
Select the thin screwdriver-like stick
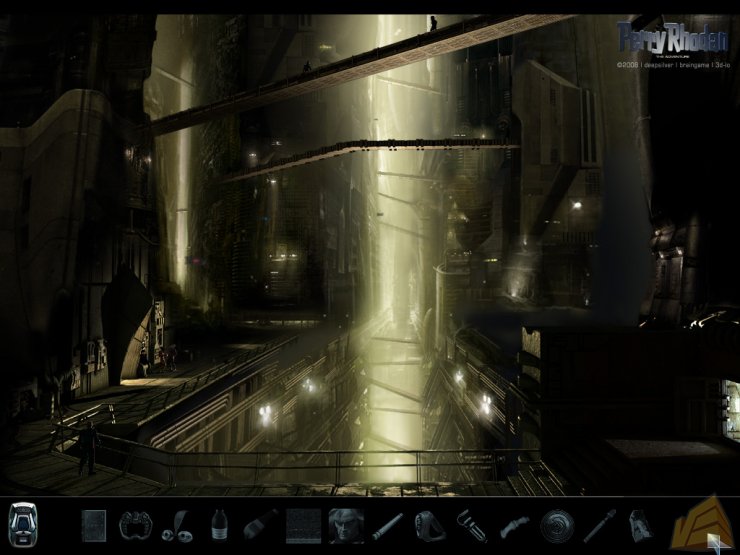598,524
